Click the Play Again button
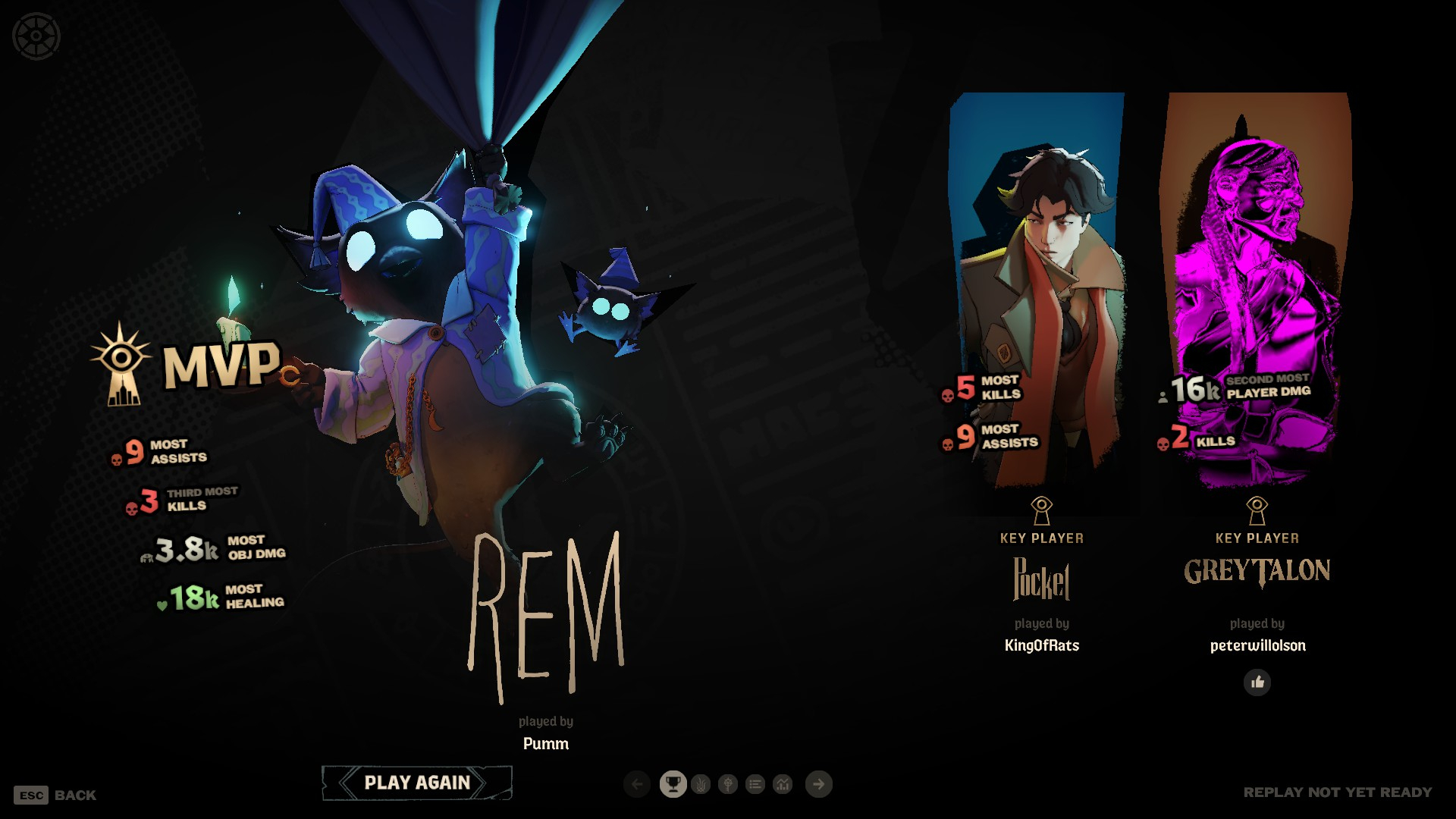 tap(417, 783)
